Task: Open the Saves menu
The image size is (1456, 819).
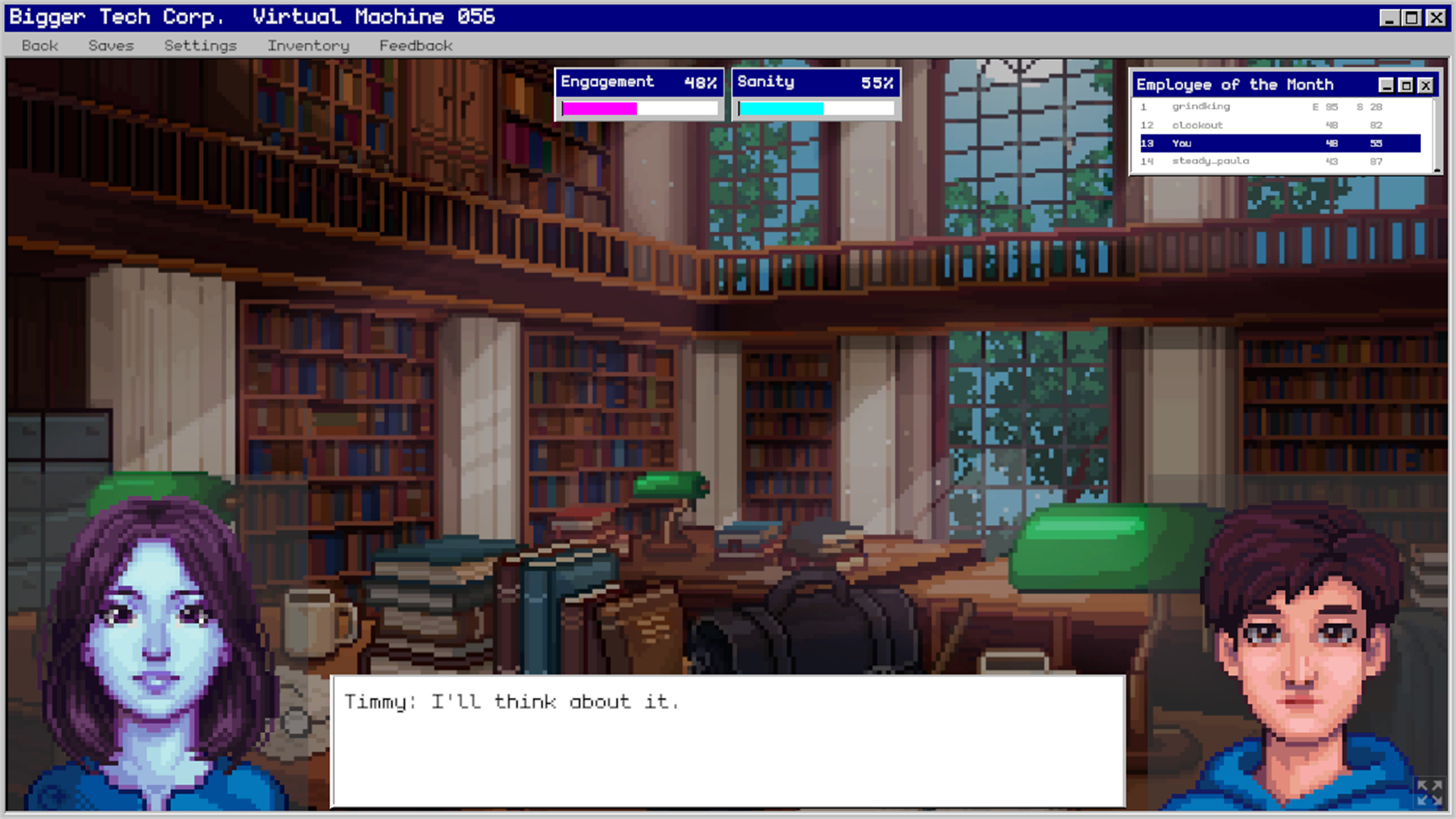Action: coord(111,45)
